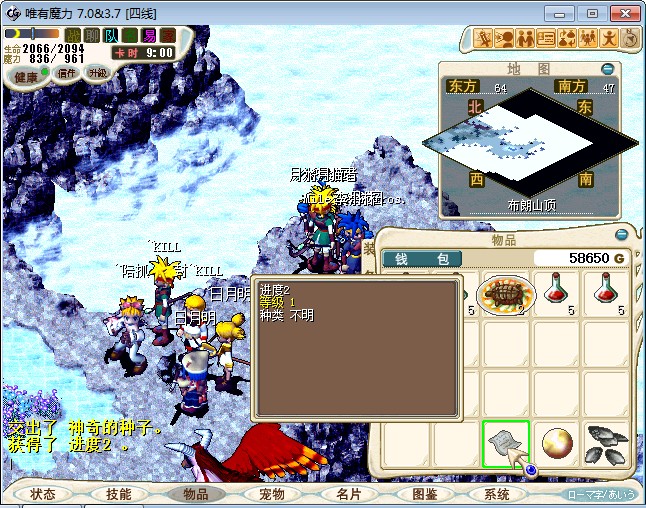Toggle the 易 trade icon
This screenshot has height=508, width=646.
pyautogui.click(x=149, y=36)
